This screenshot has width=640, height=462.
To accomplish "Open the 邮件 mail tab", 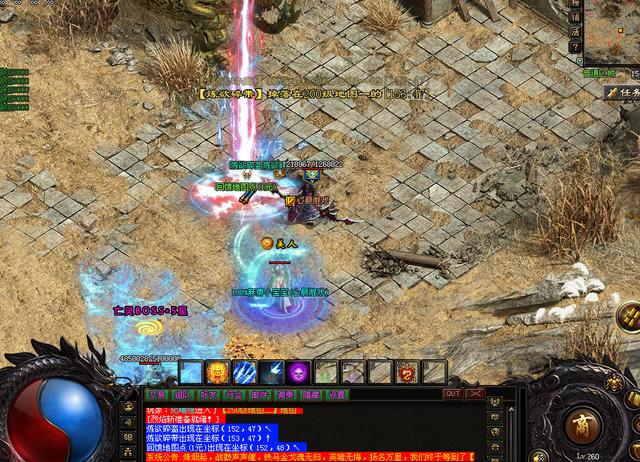I will (259, 394).
